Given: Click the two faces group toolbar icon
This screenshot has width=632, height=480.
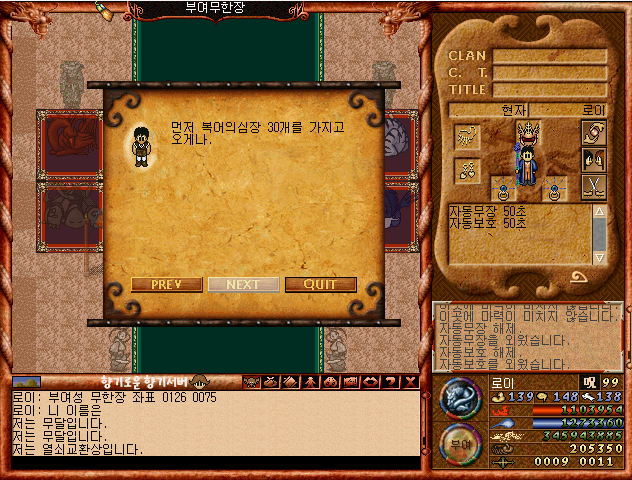Looking at the screenshot, I should click(x=331, y=381).
